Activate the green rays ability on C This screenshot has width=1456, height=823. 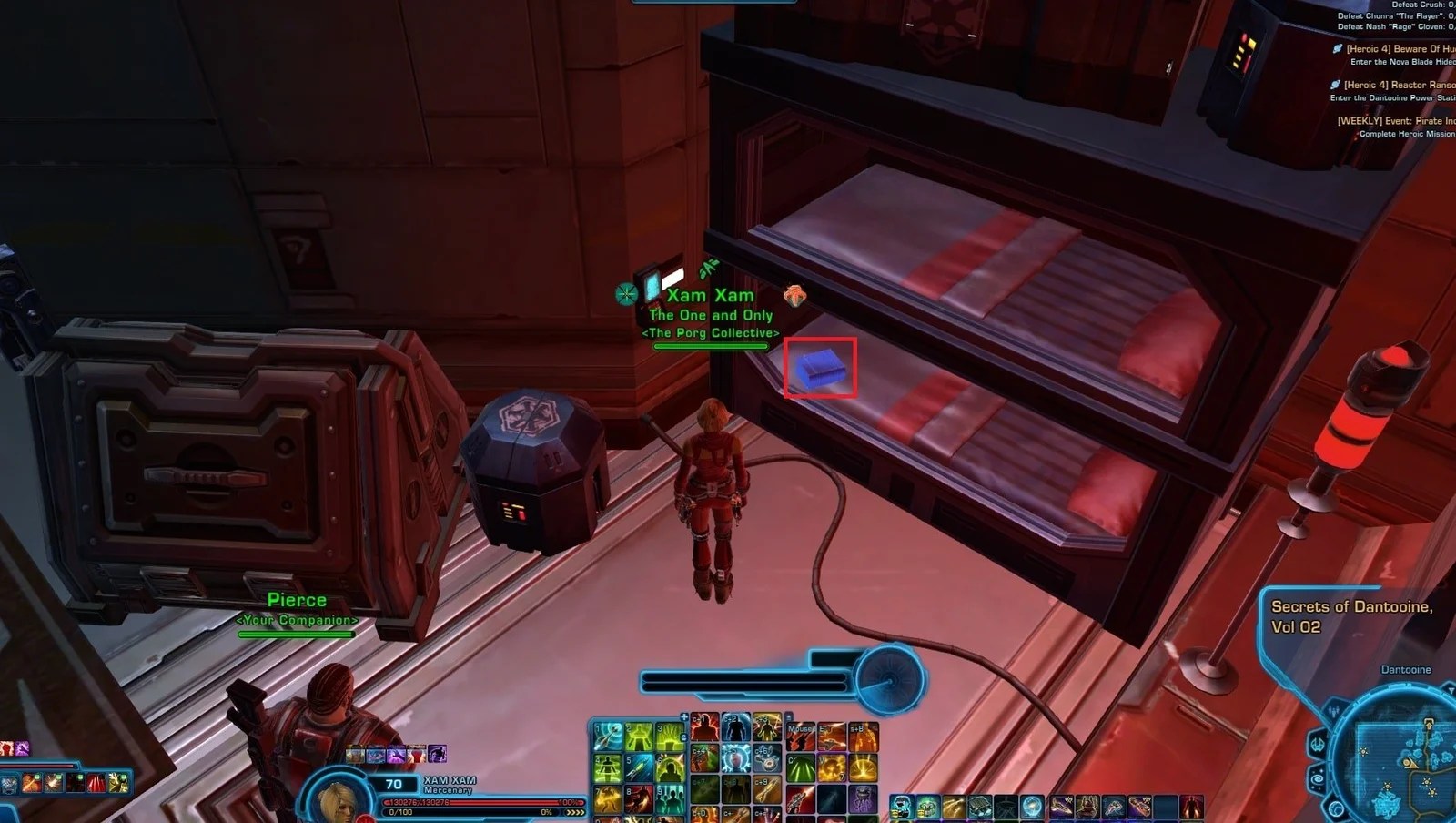(x=802, y=769)
